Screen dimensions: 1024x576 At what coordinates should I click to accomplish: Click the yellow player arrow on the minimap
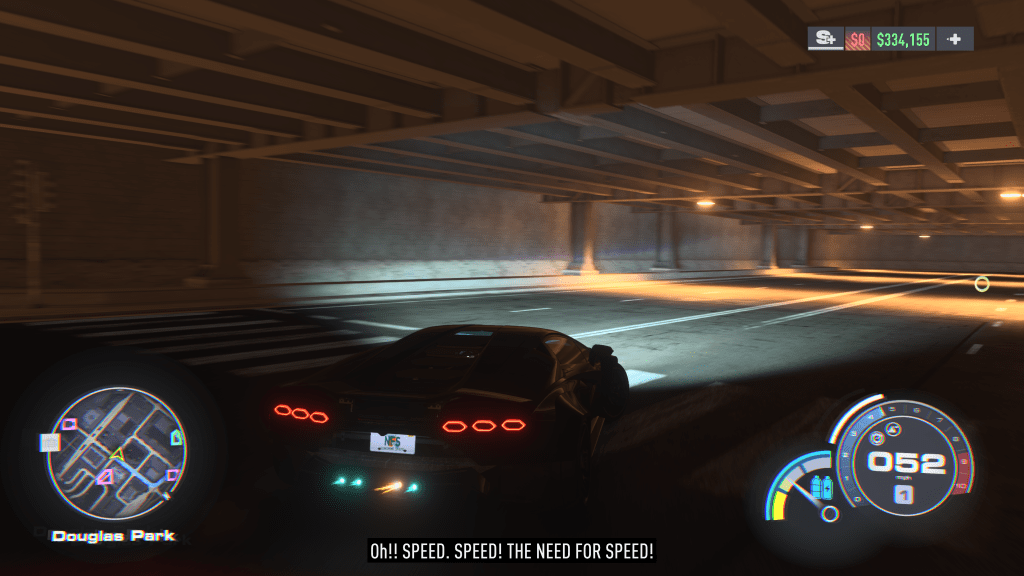(117, 455)
